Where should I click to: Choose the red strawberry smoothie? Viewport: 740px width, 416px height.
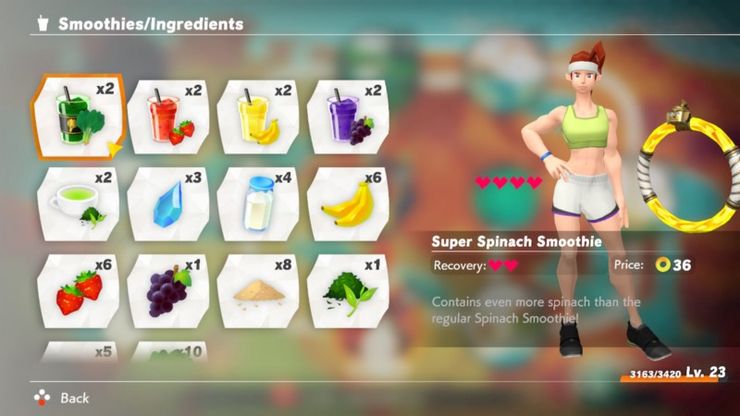(x=167, y=116)
